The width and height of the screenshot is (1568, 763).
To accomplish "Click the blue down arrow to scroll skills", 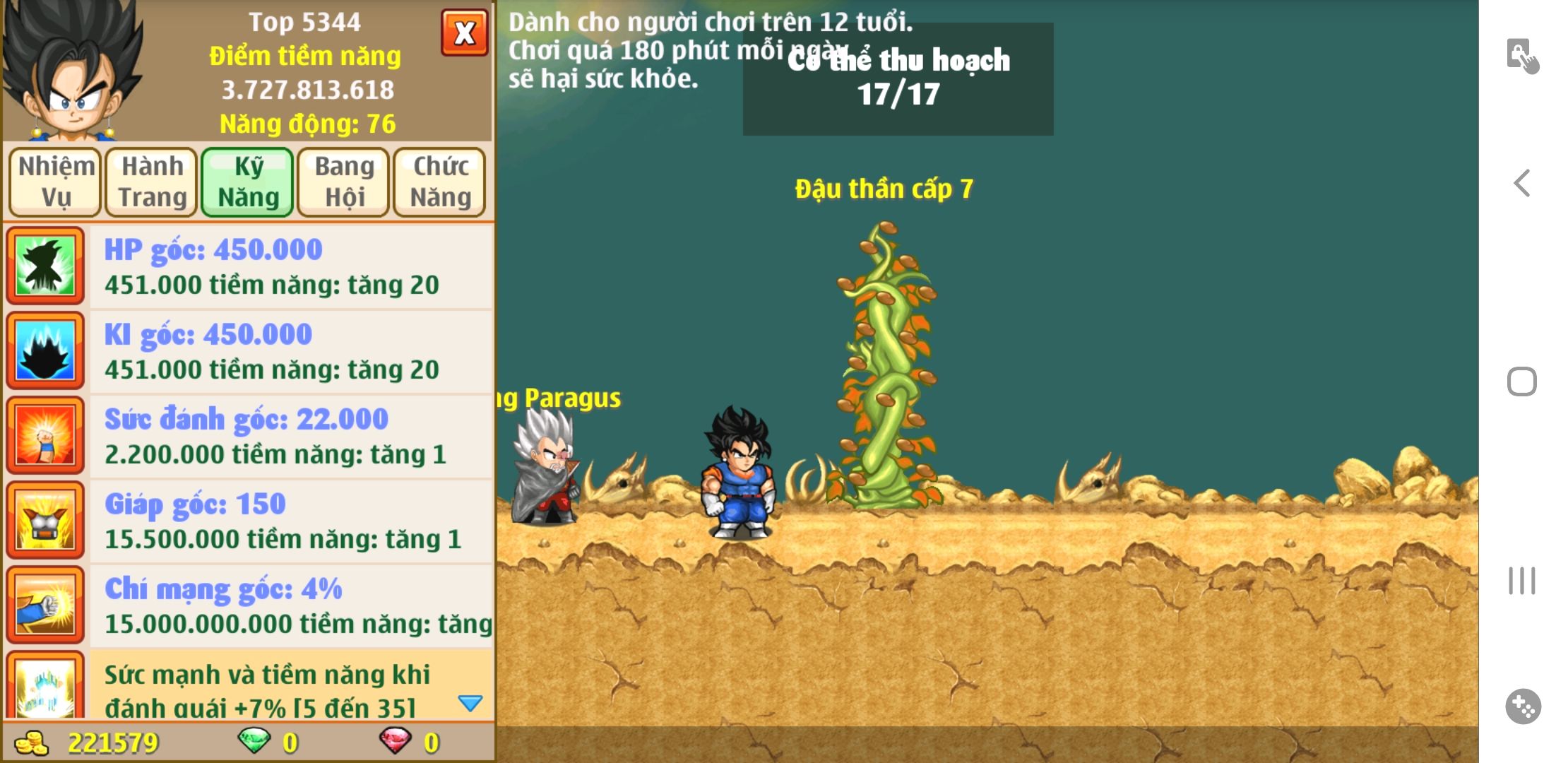I will pos(470,703).
